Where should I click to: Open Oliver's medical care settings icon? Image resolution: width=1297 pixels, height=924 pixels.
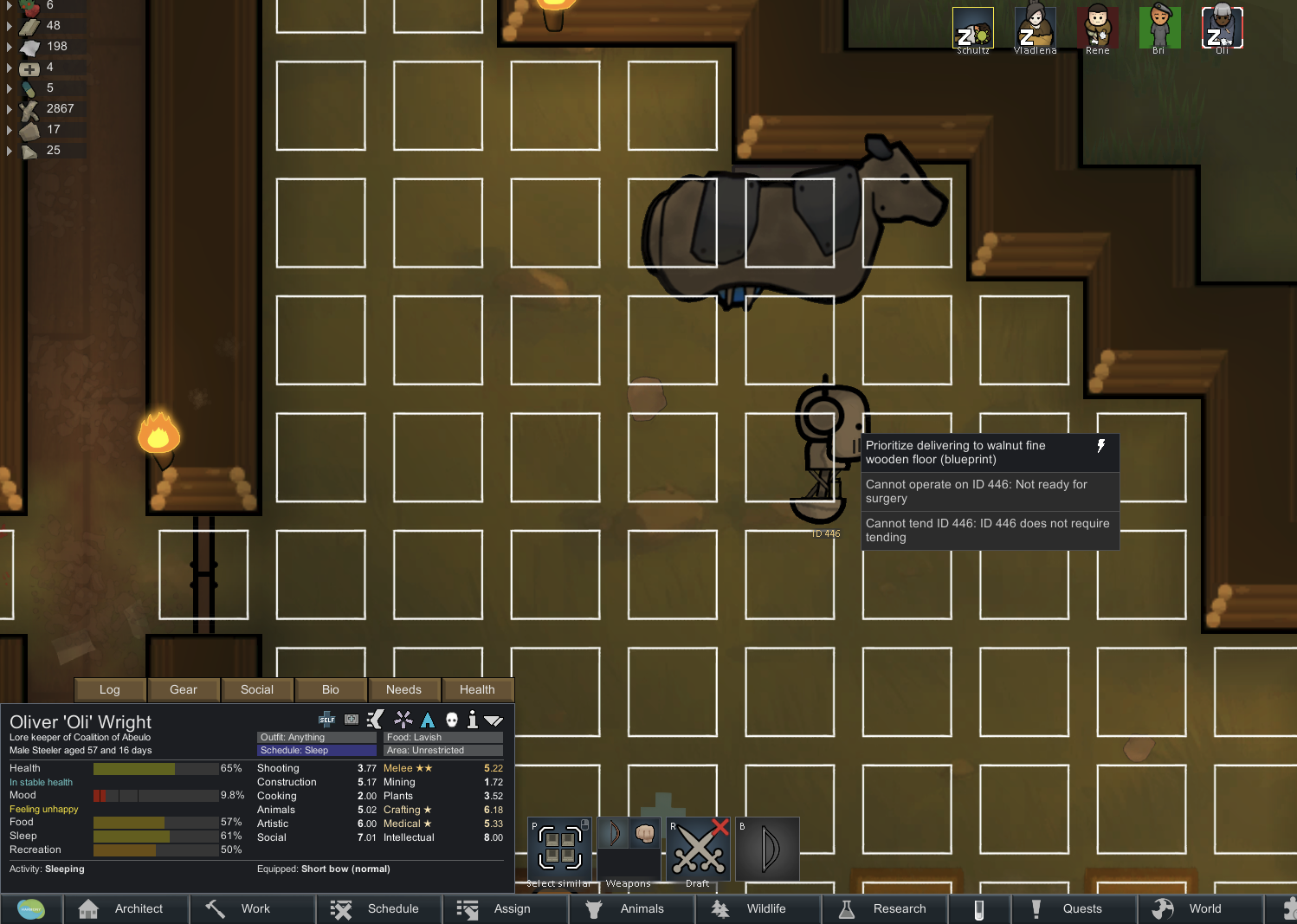coord(352,720)
